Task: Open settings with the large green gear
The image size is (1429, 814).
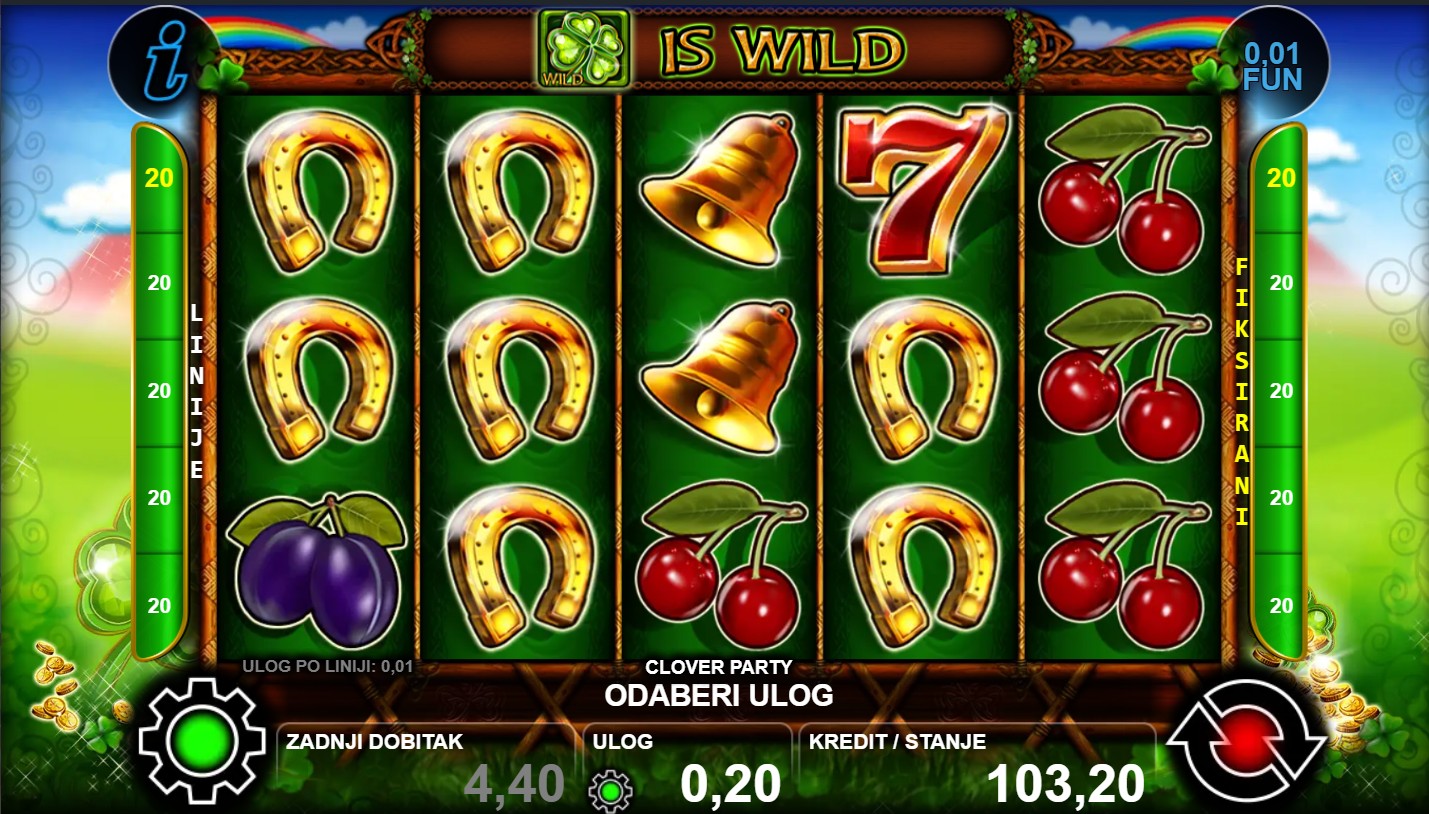Action: (x=203, y=741)
